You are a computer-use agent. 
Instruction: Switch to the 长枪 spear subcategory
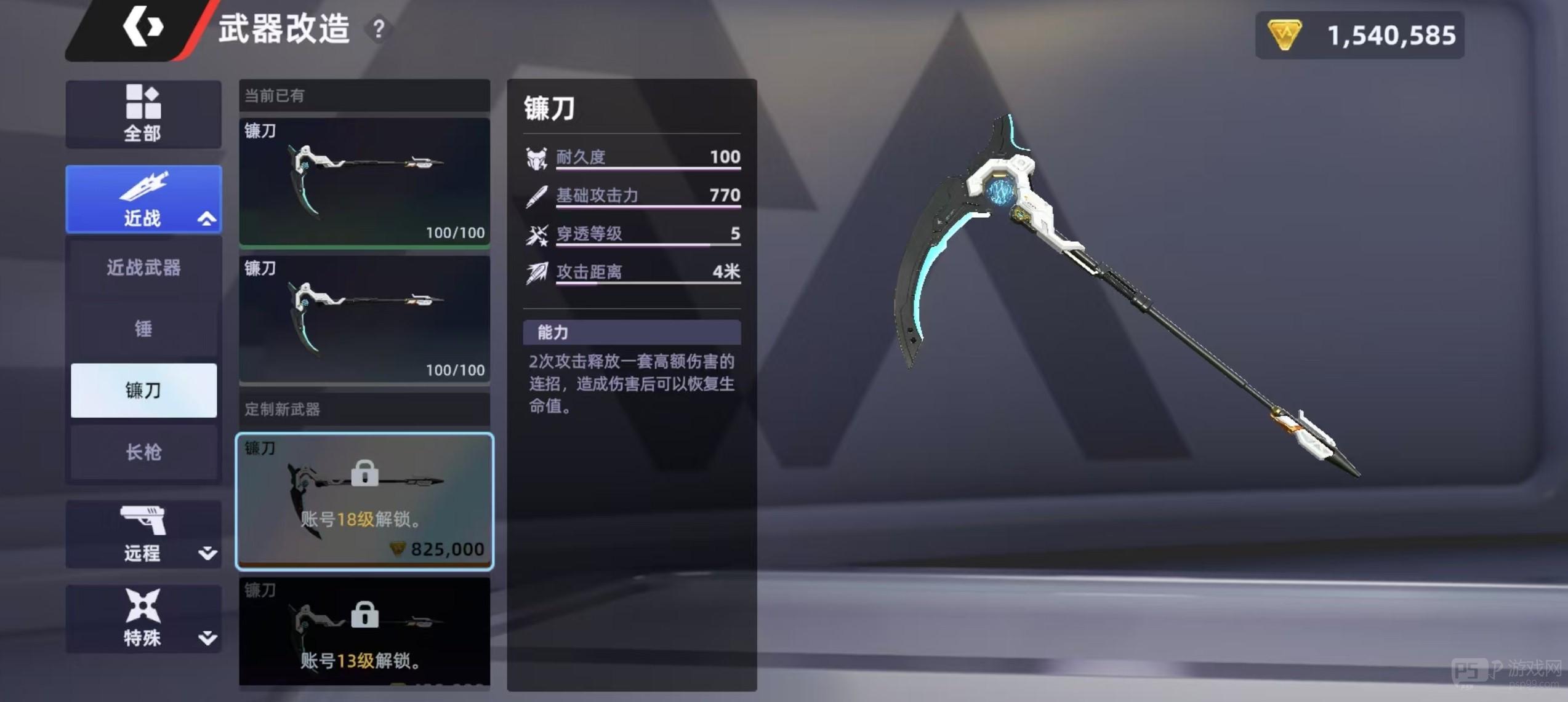coord(143,452)
